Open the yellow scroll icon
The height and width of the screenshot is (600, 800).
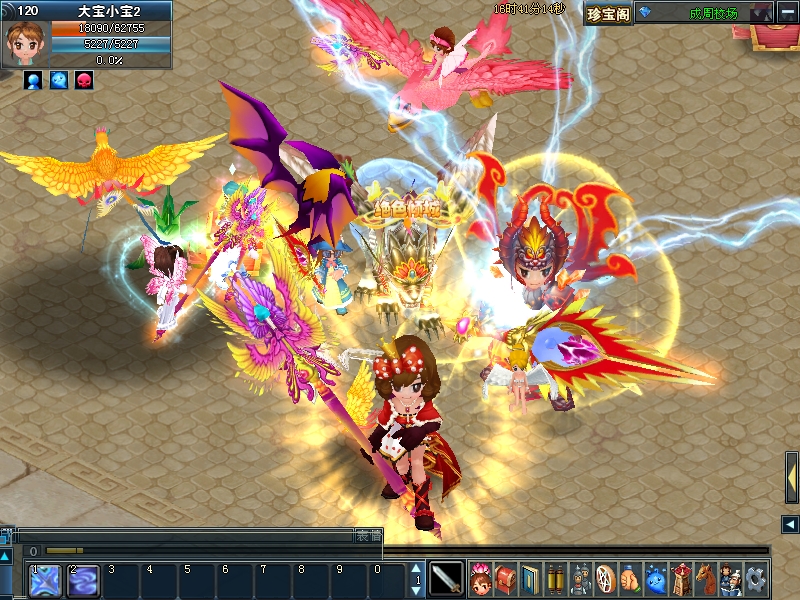coord(556,578)
